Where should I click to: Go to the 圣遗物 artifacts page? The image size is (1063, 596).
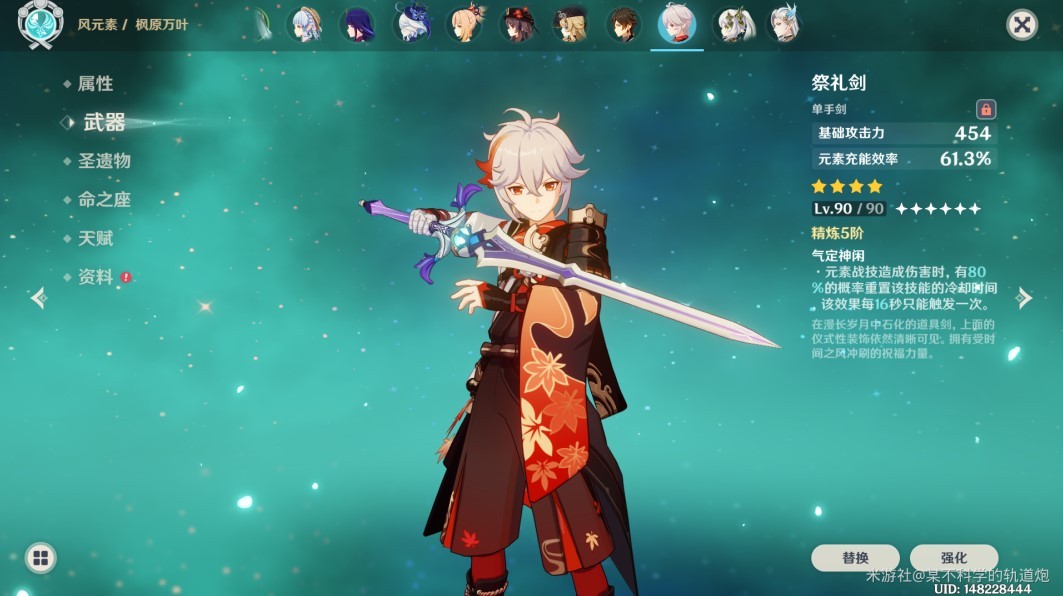[x=104, y=161]
